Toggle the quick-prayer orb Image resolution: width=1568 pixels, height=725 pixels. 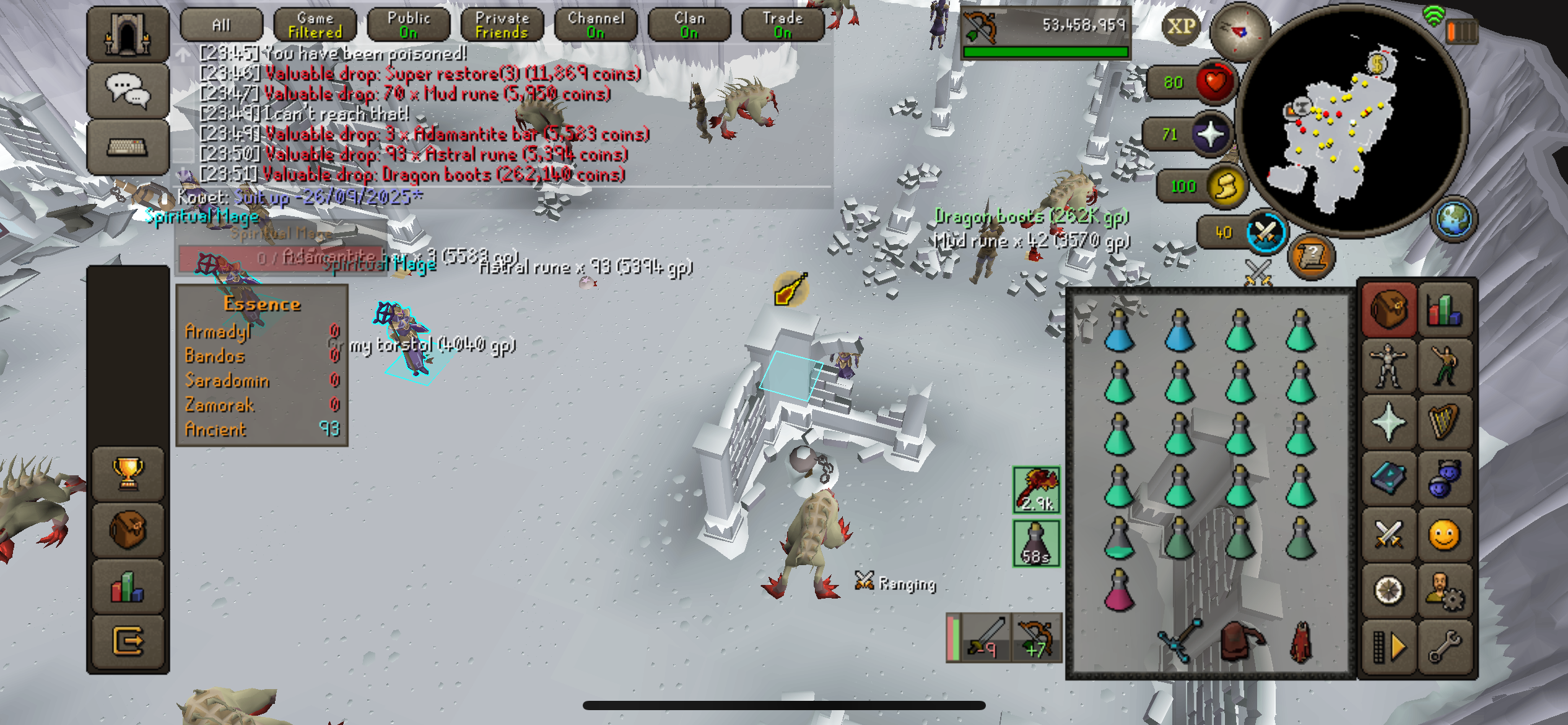(1211, 134)
